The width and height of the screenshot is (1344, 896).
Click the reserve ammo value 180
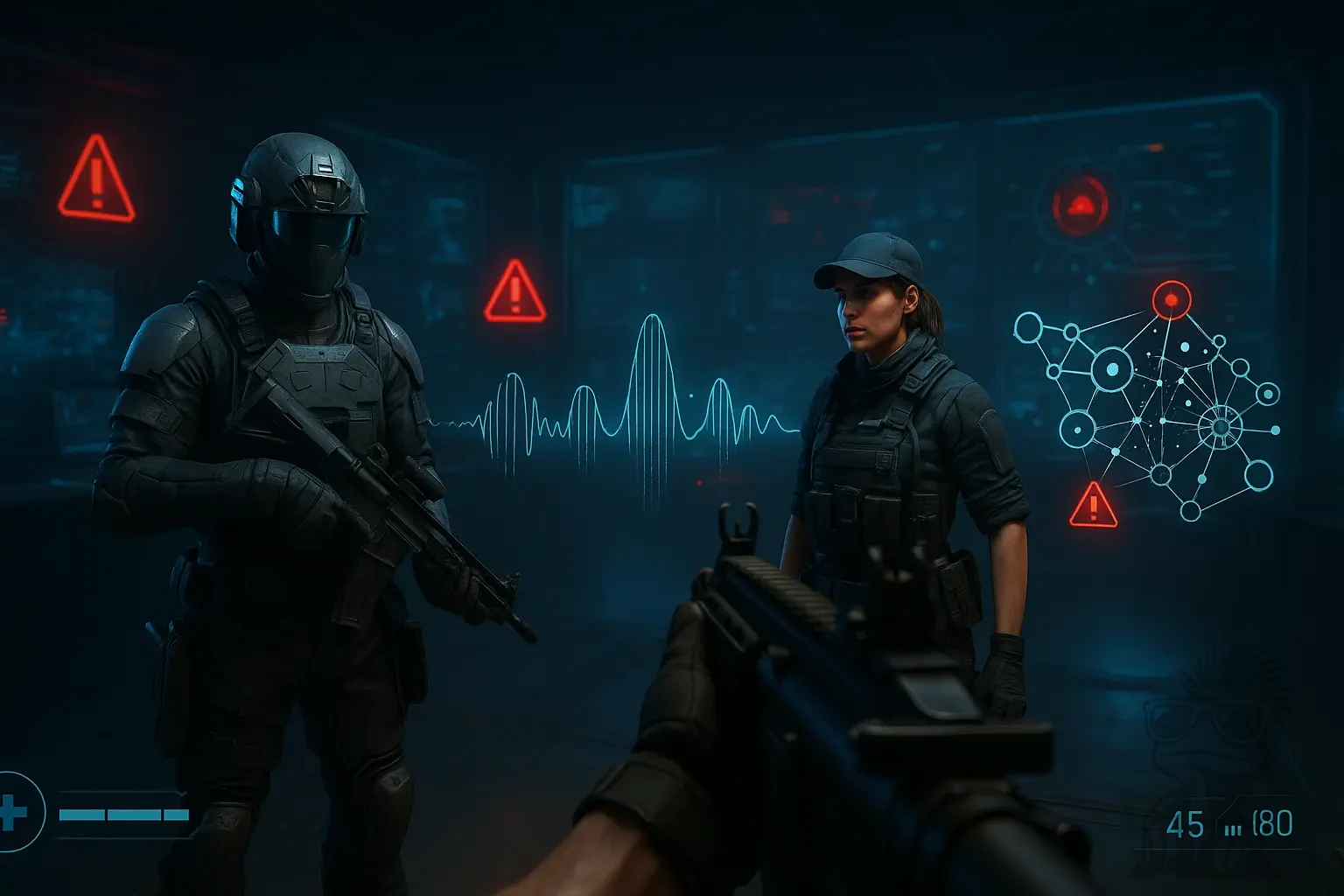coord(1272,823)
